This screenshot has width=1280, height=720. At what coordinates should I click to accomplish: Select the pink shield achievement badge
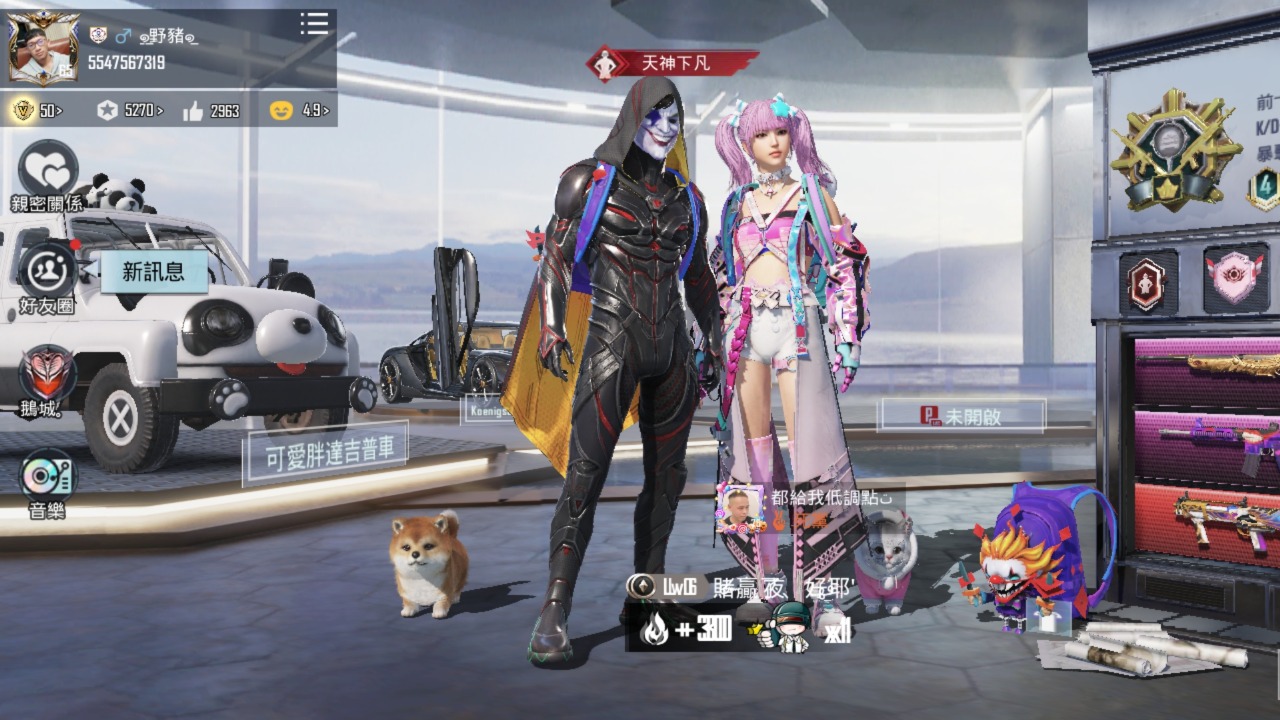click(x=1236, y=278)
